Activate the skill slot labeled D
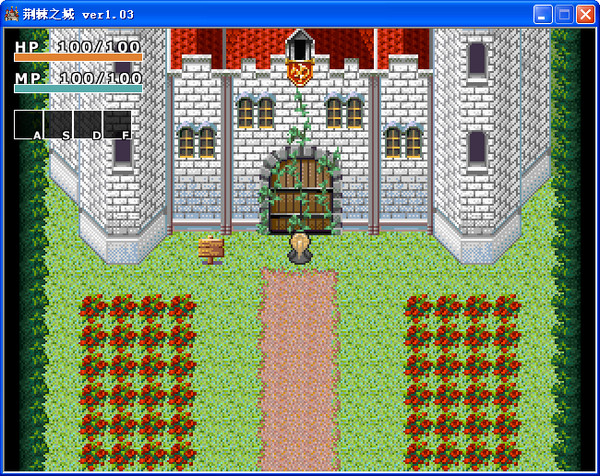The height and width of the screenshot is (476, 600). 88,124
